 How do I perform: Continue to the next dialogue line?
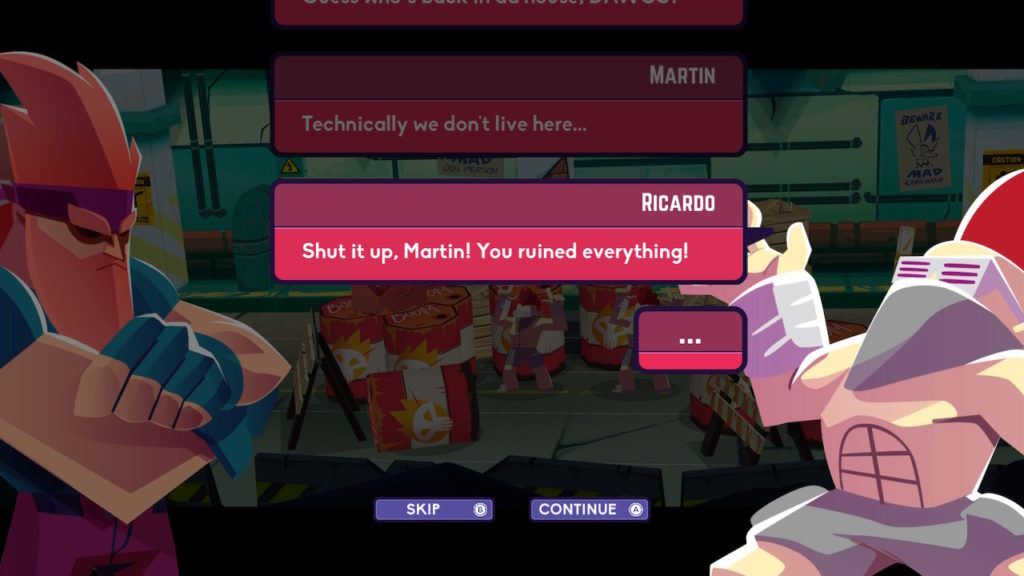[589, 510]
